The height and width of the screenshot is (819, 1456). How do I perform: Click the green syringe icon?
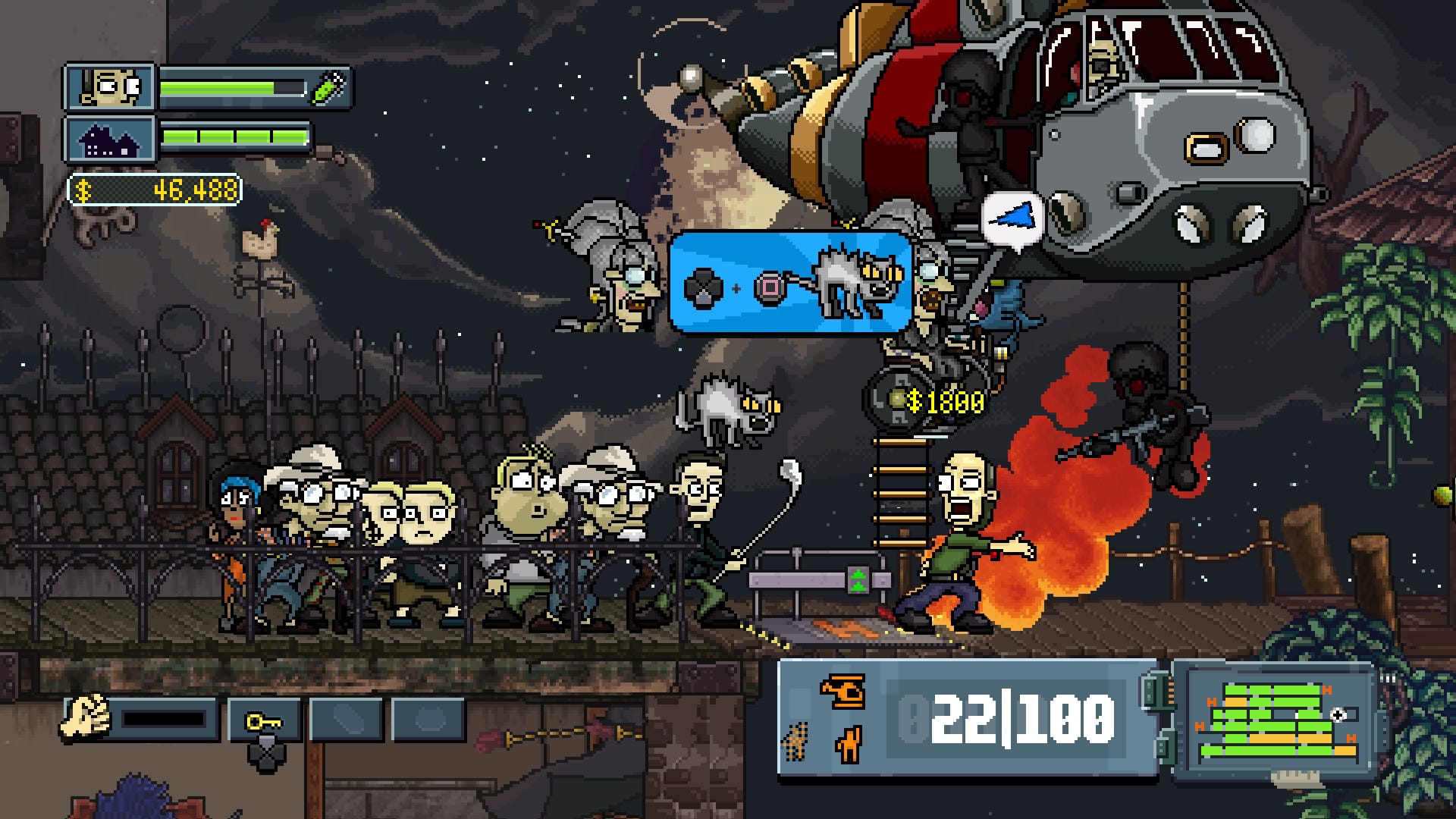(328, 88)
